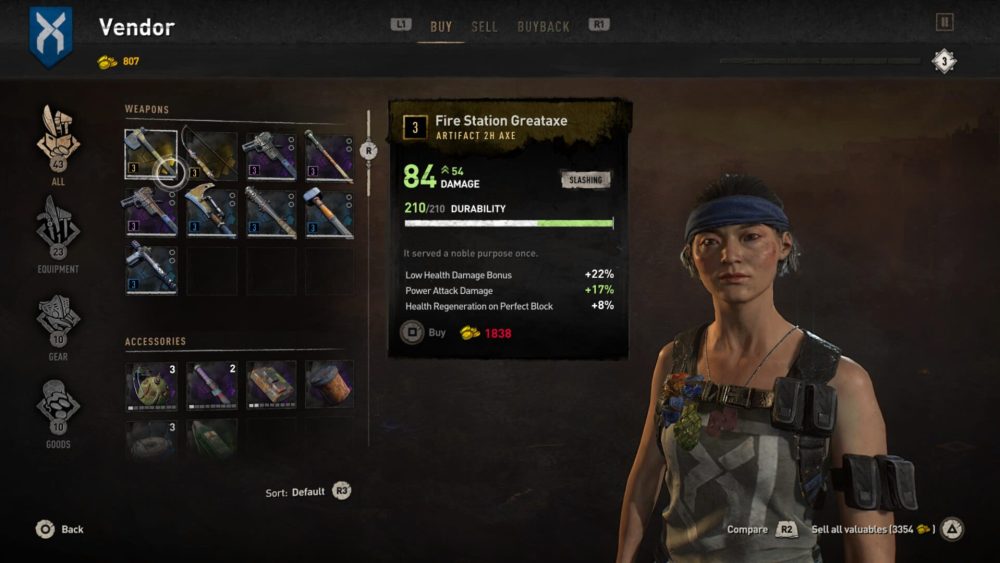Pick the sledgehammer weapon slot
This screenshot has height=563, width=1000.
click(329, 212)
